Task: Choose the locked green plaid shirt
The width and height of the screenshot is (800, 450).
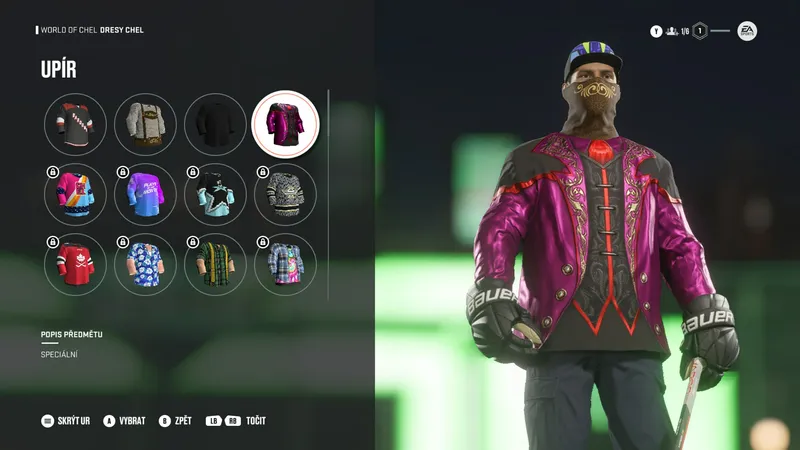Action: pos(215,264)
